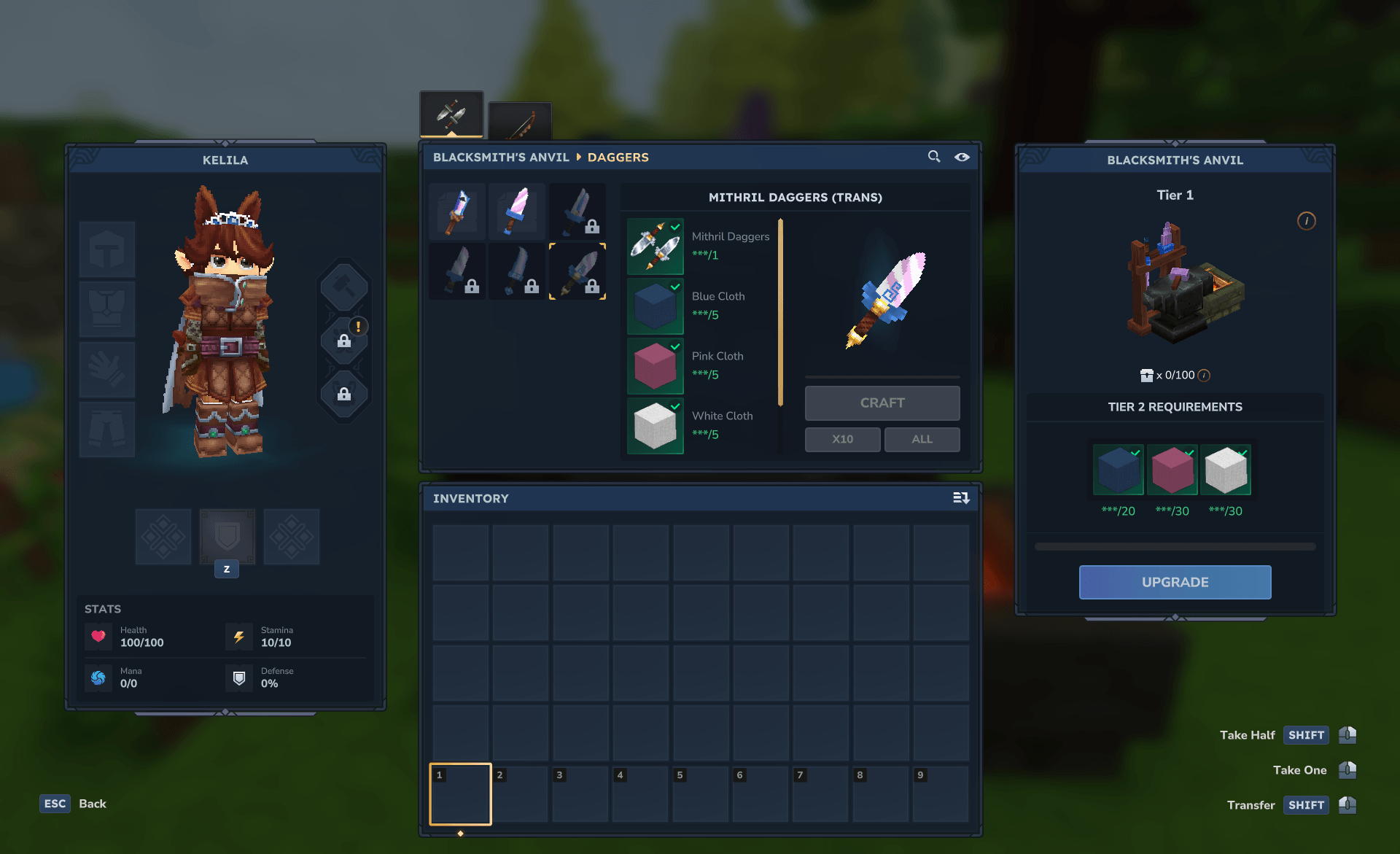Upgrade the Blacksmith's Anvil to Tier 2
1400x854 pixels.
(1175, 582)
